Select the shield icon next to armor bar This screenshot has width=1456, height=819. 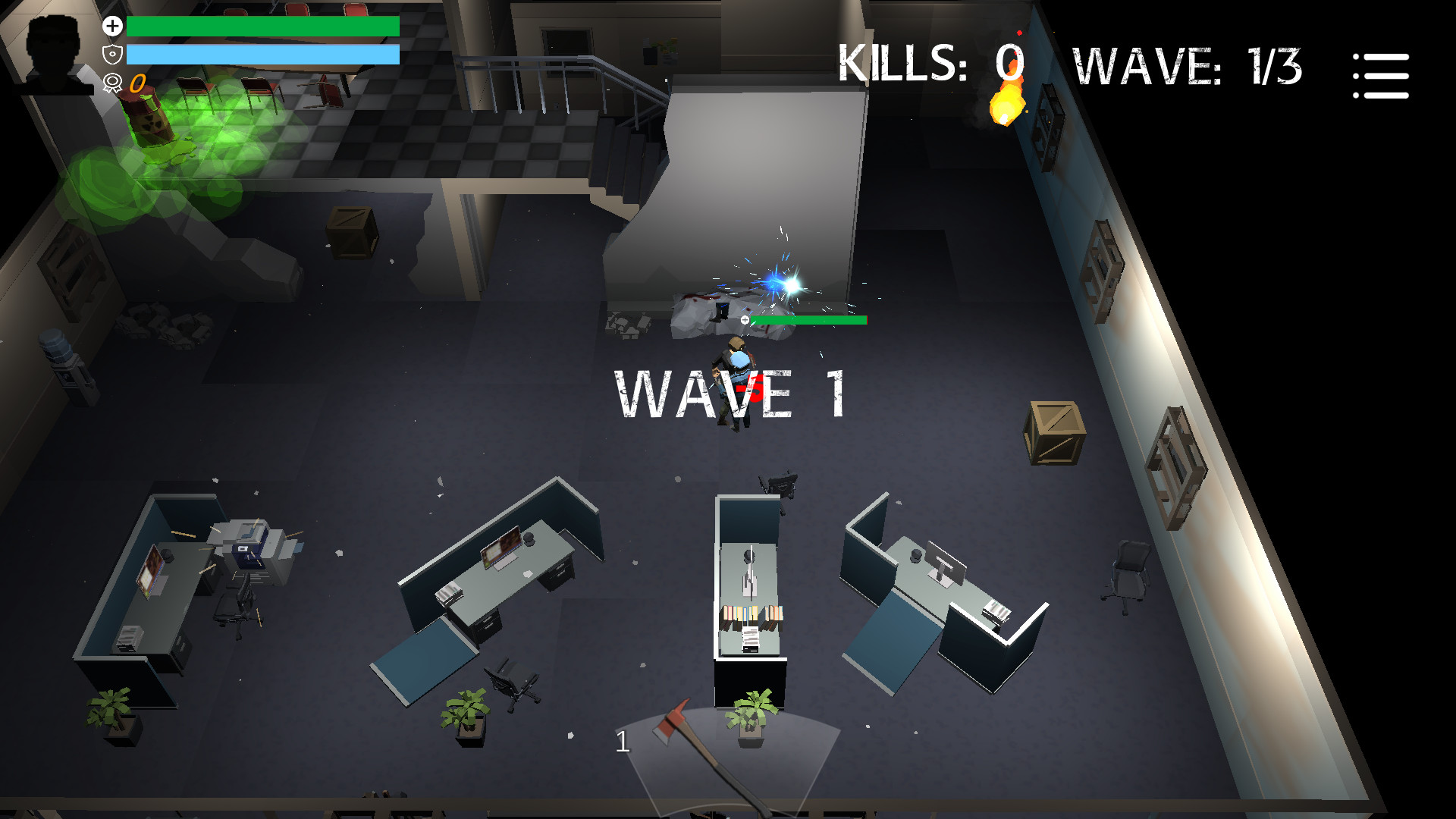coord(112,53)
